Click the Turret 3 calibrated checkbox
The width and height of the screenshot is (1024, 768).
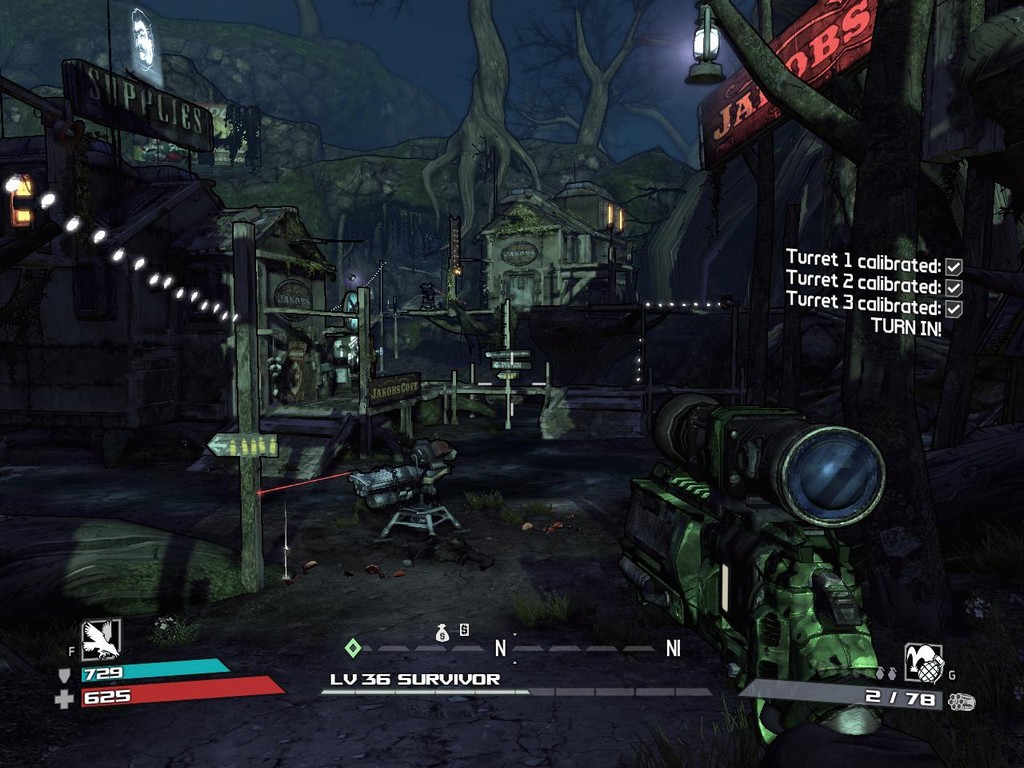pos(954,308)
